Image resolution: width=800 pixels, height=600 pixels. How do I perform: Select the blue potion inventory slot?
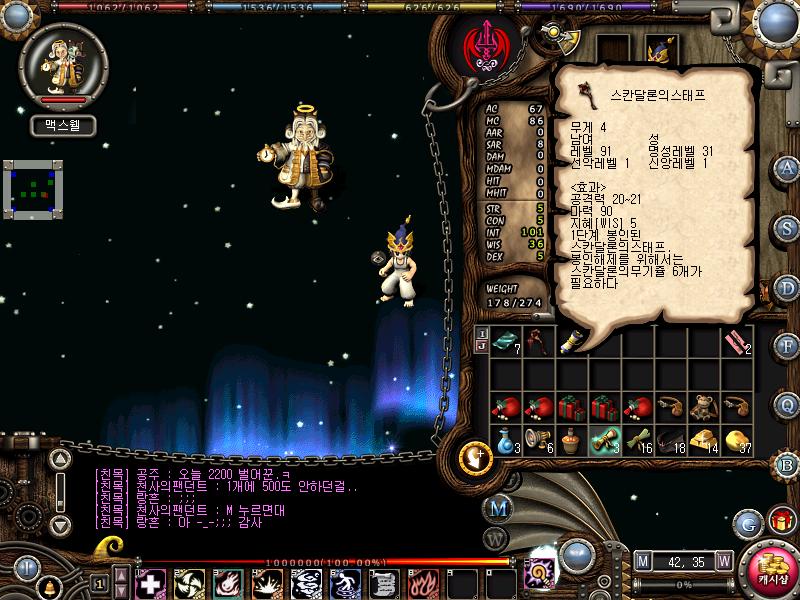coord(504,440)
